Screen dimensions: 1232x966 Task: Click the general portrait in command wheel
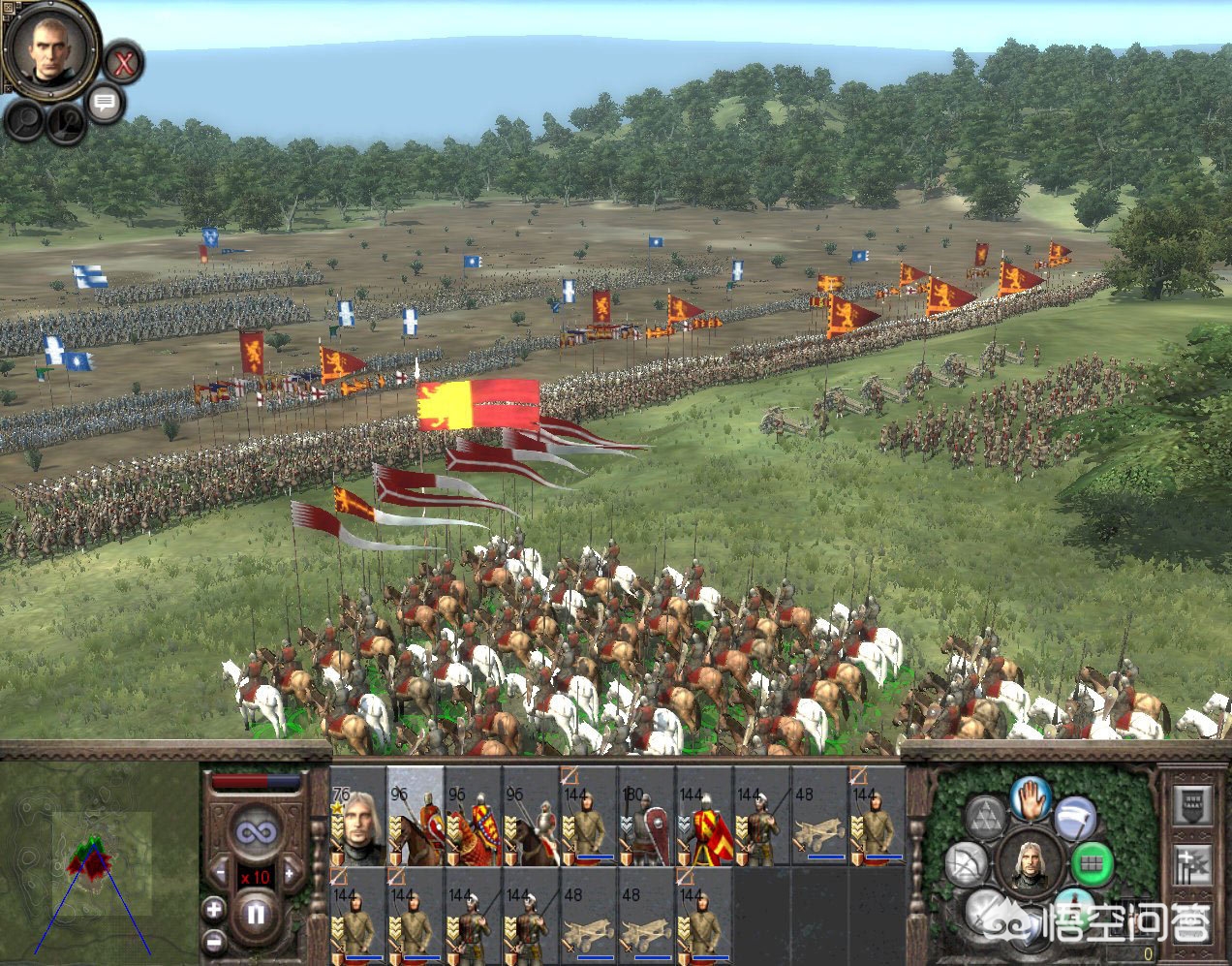coord(1030,861)
